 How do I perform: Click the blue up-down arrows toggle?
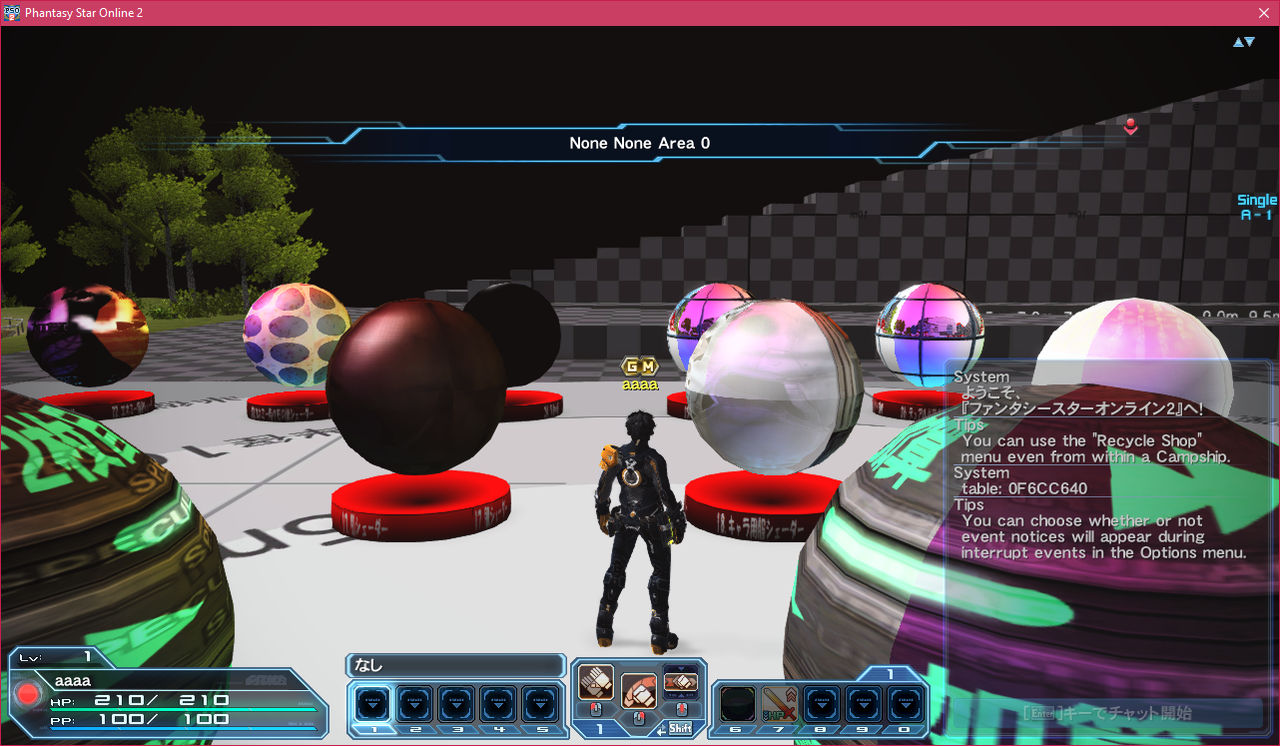click(1243, 42)
